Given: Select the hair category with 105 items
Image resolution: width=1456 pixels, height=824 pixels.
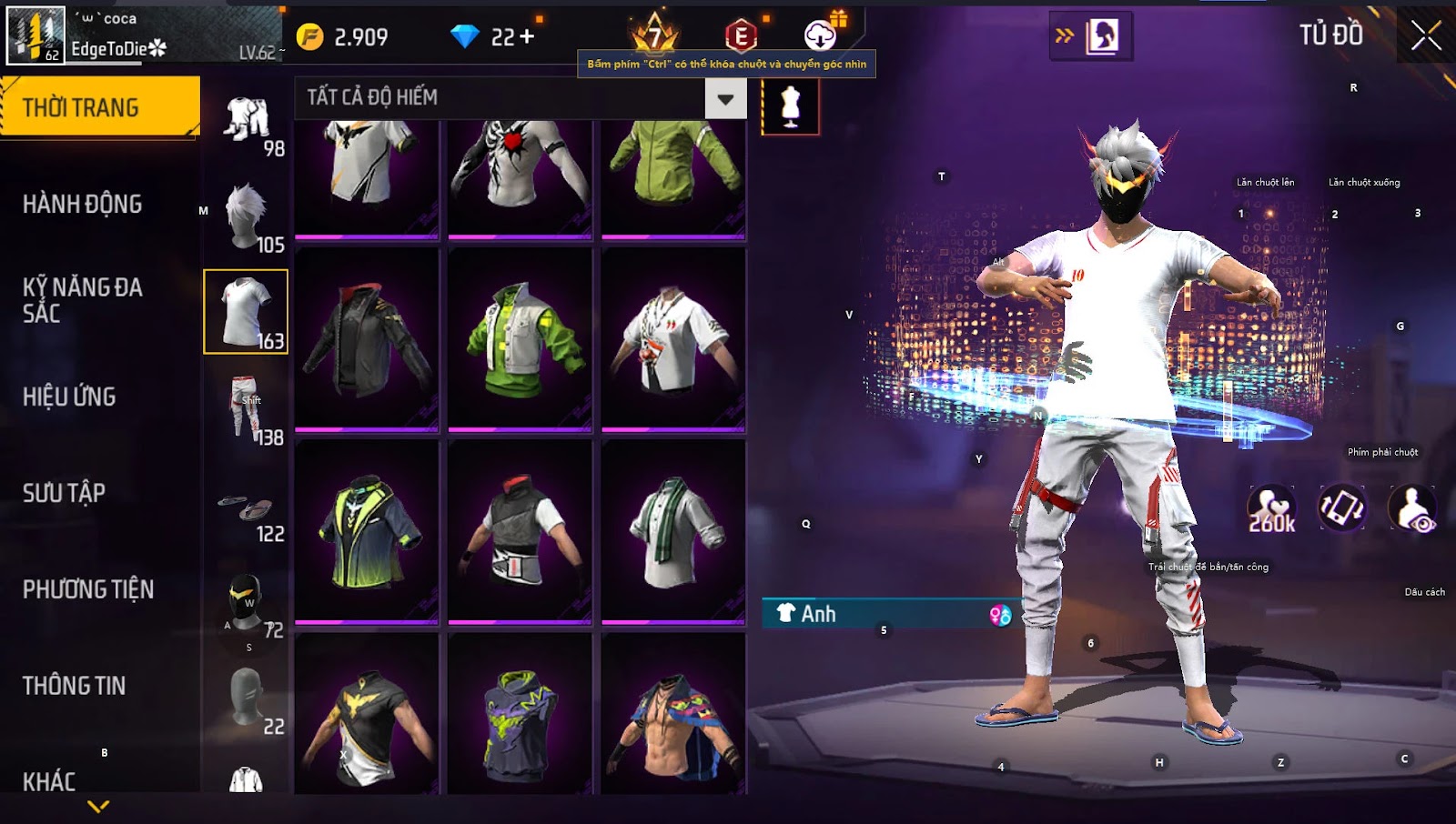Looking at the screenshot, I should [247, 216].
